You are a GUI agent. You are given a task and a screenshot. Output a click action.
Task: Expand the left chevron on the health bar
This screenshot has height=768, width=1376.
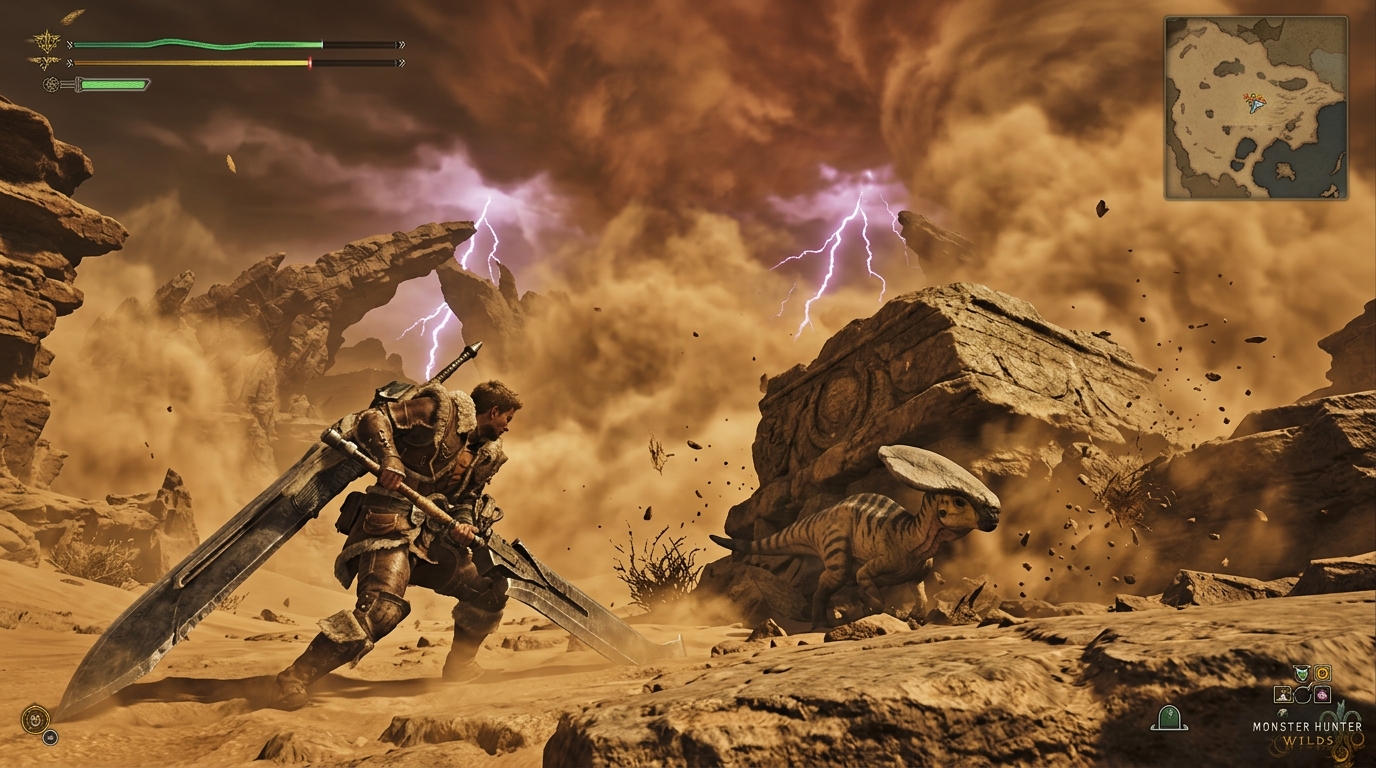click(x=68, y=44)
